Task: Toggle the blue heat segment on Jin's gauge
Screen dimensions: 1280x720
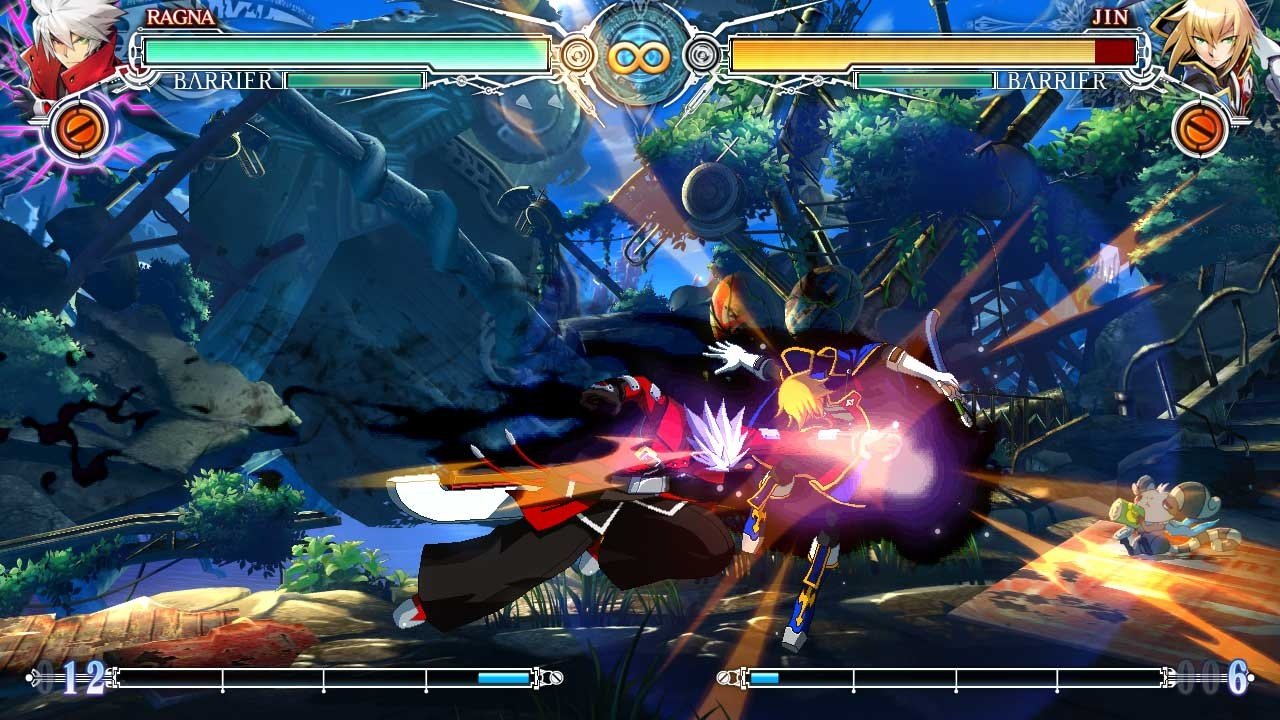Action: (x=763, y=678)
